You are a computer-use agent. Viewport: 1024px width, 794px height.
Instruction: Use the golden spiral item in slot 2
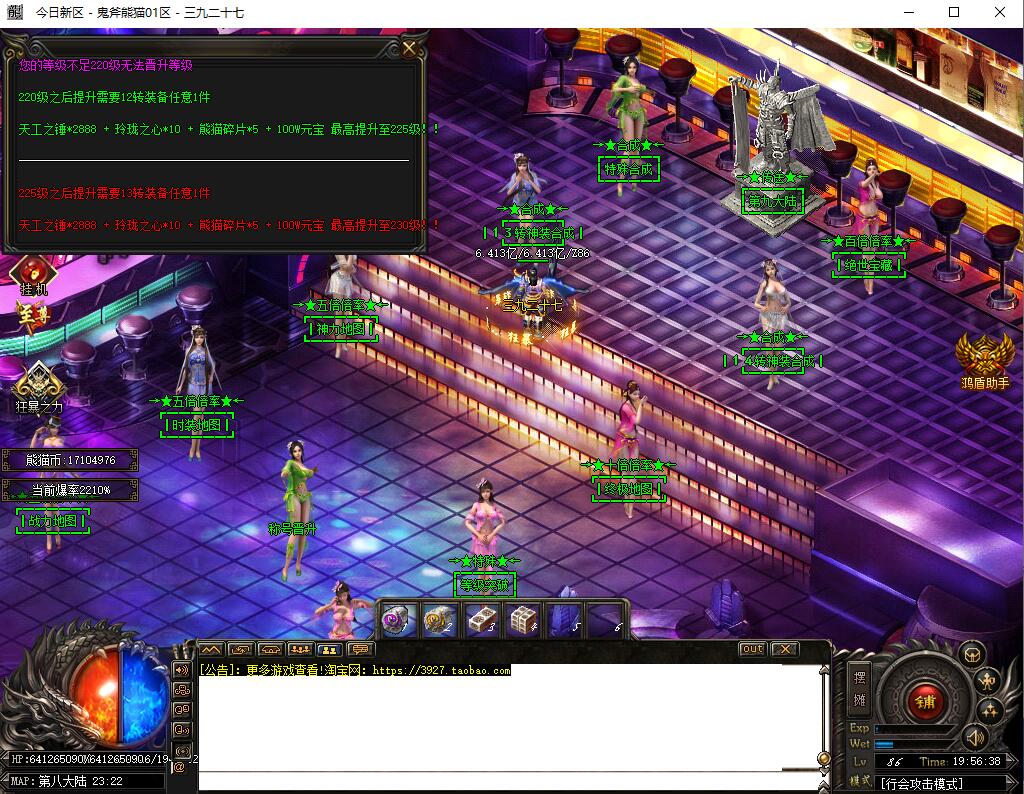coord(440,620)
